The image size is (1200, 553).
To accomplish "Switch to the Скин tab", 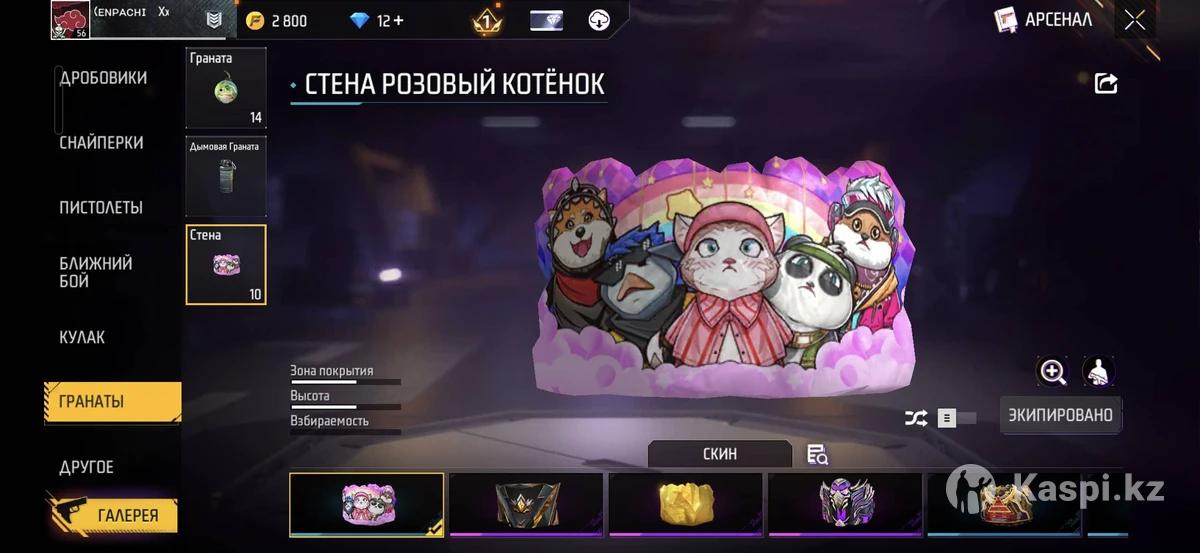I will coord(719,454).
